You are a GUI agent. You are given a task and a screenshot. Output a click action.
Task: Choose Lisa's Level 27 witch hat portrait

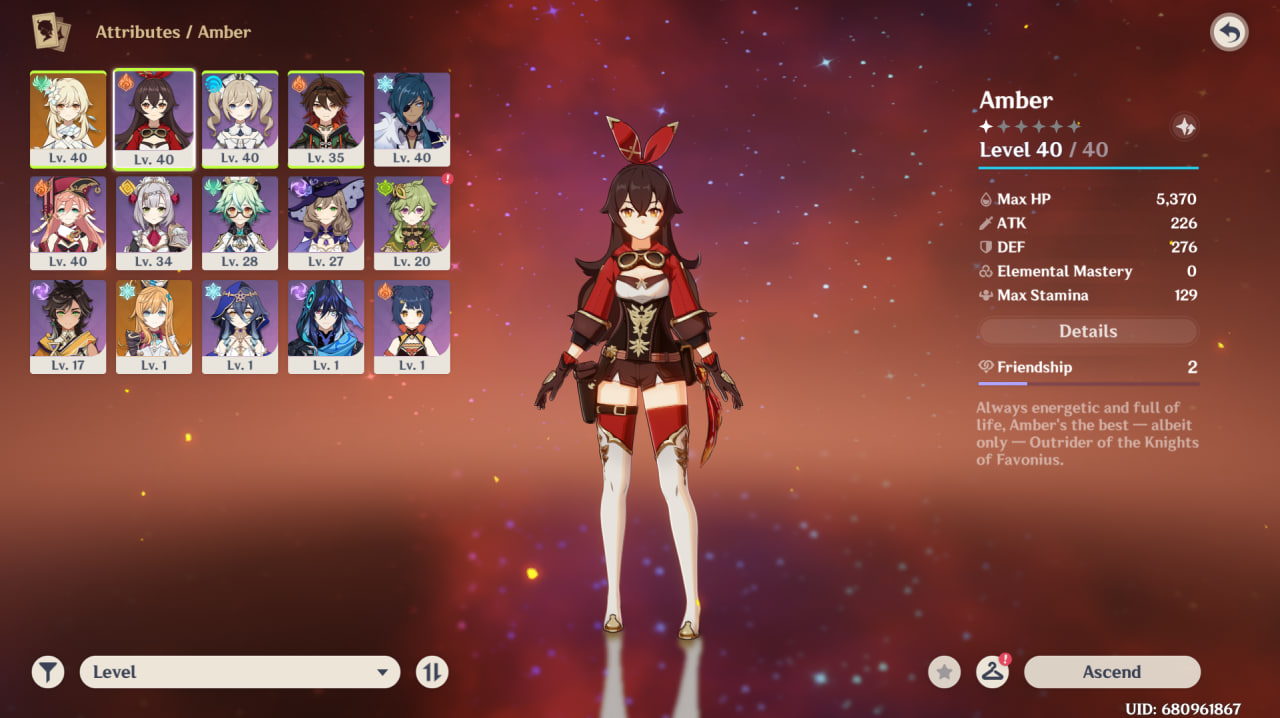[x=326, y=222]
